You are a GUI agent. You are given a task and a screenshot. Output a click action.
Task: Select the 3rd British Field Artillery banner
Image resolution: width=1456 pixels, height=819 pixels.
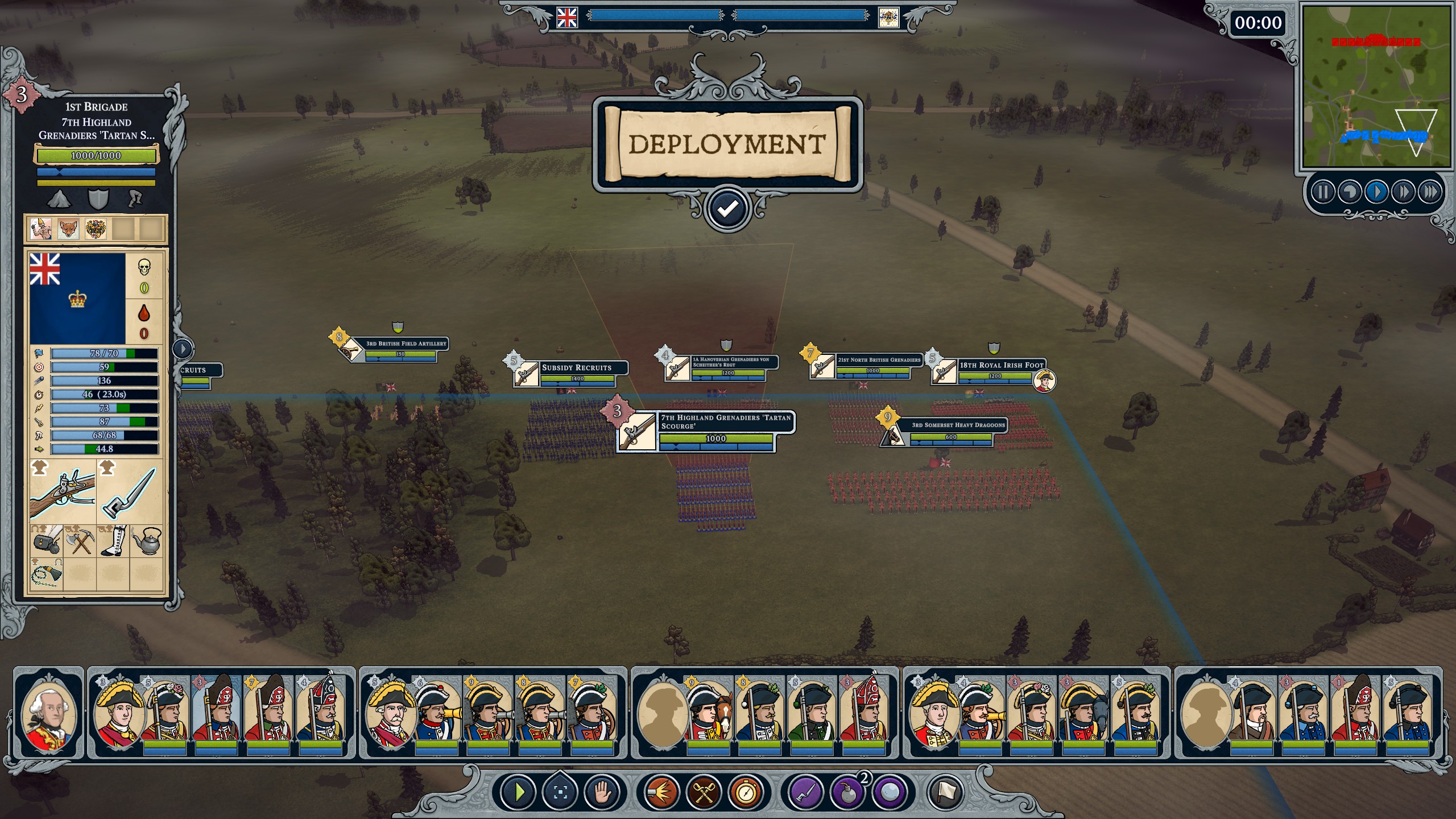406,344
